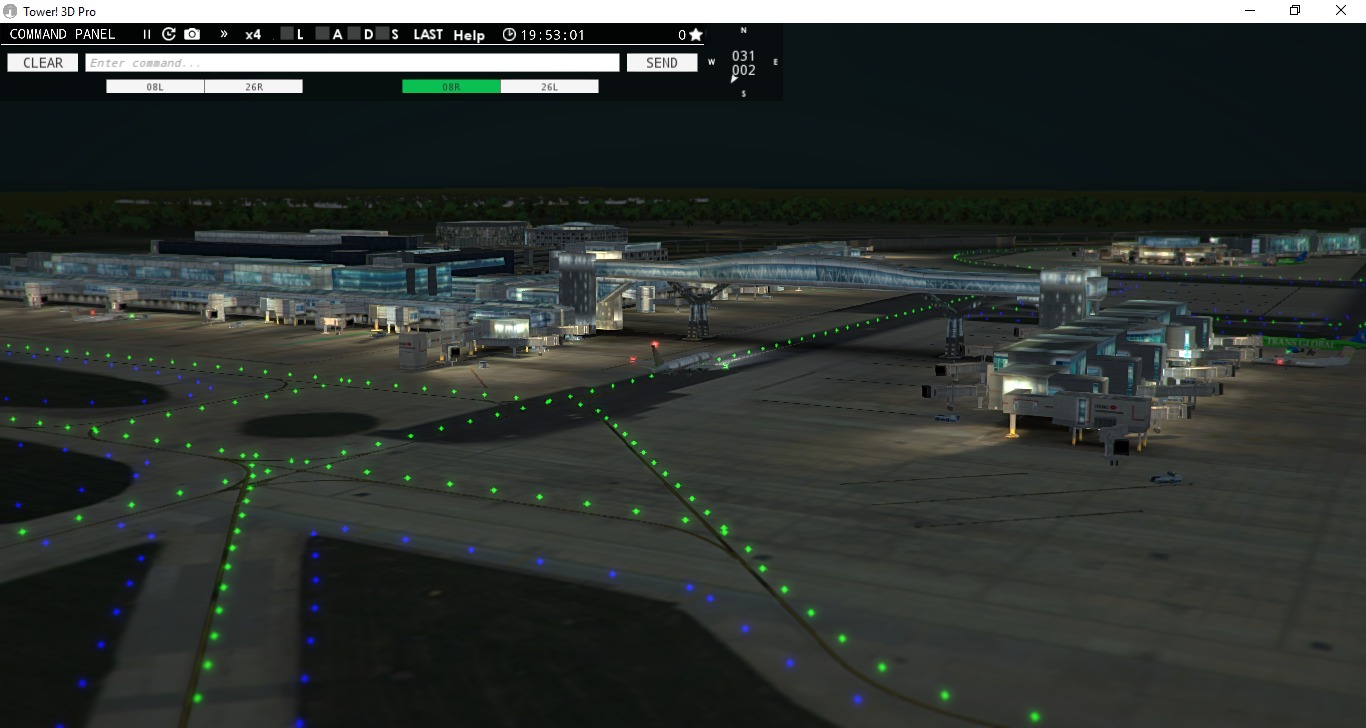This screenshot has width=1366, height=728.
Task: Expand the command shortcuts chevron
Action: (x=222, y=34)
